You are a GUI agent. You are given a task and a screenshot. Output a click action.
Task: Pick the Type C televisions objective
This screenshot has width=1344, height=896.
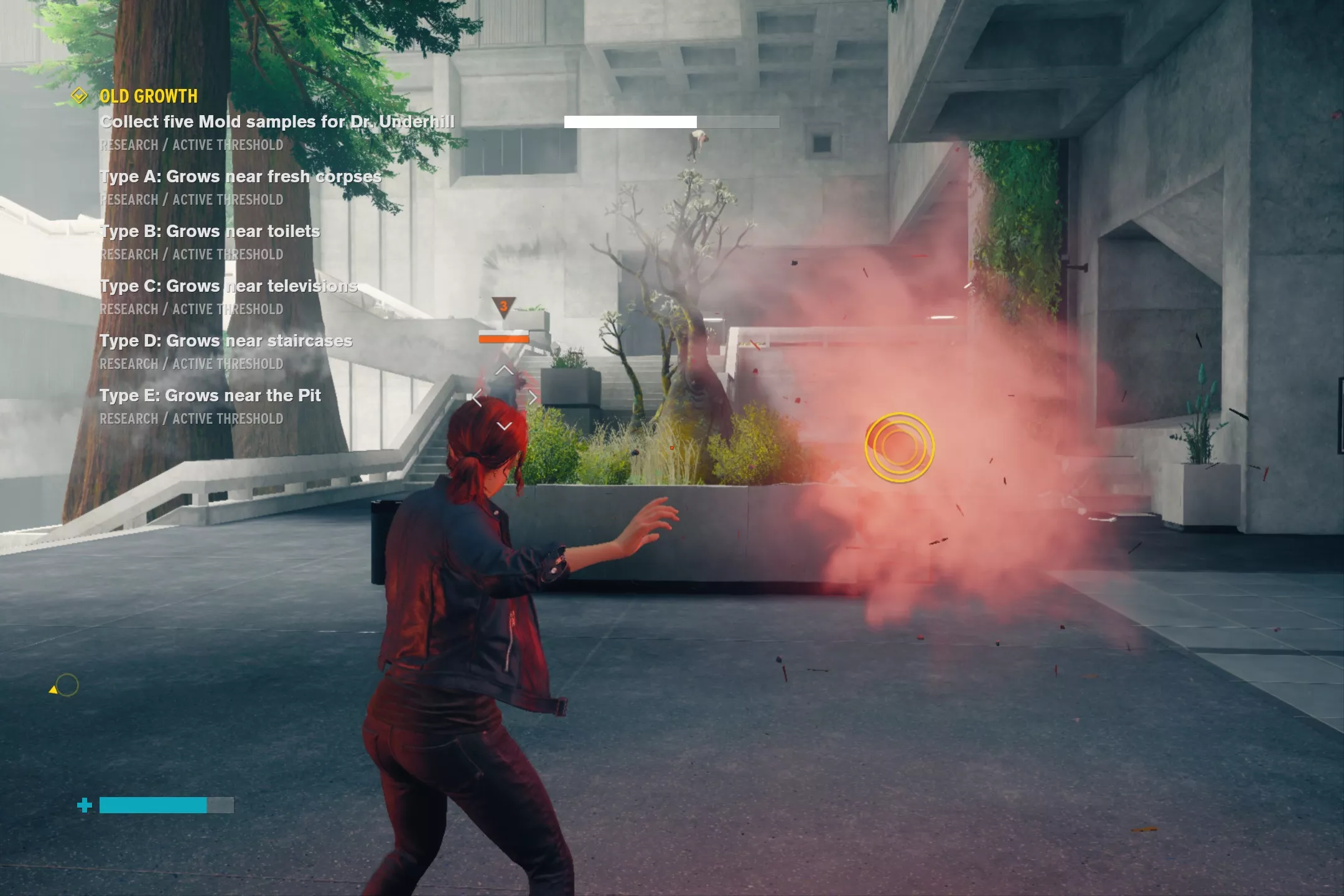point(228,286)
